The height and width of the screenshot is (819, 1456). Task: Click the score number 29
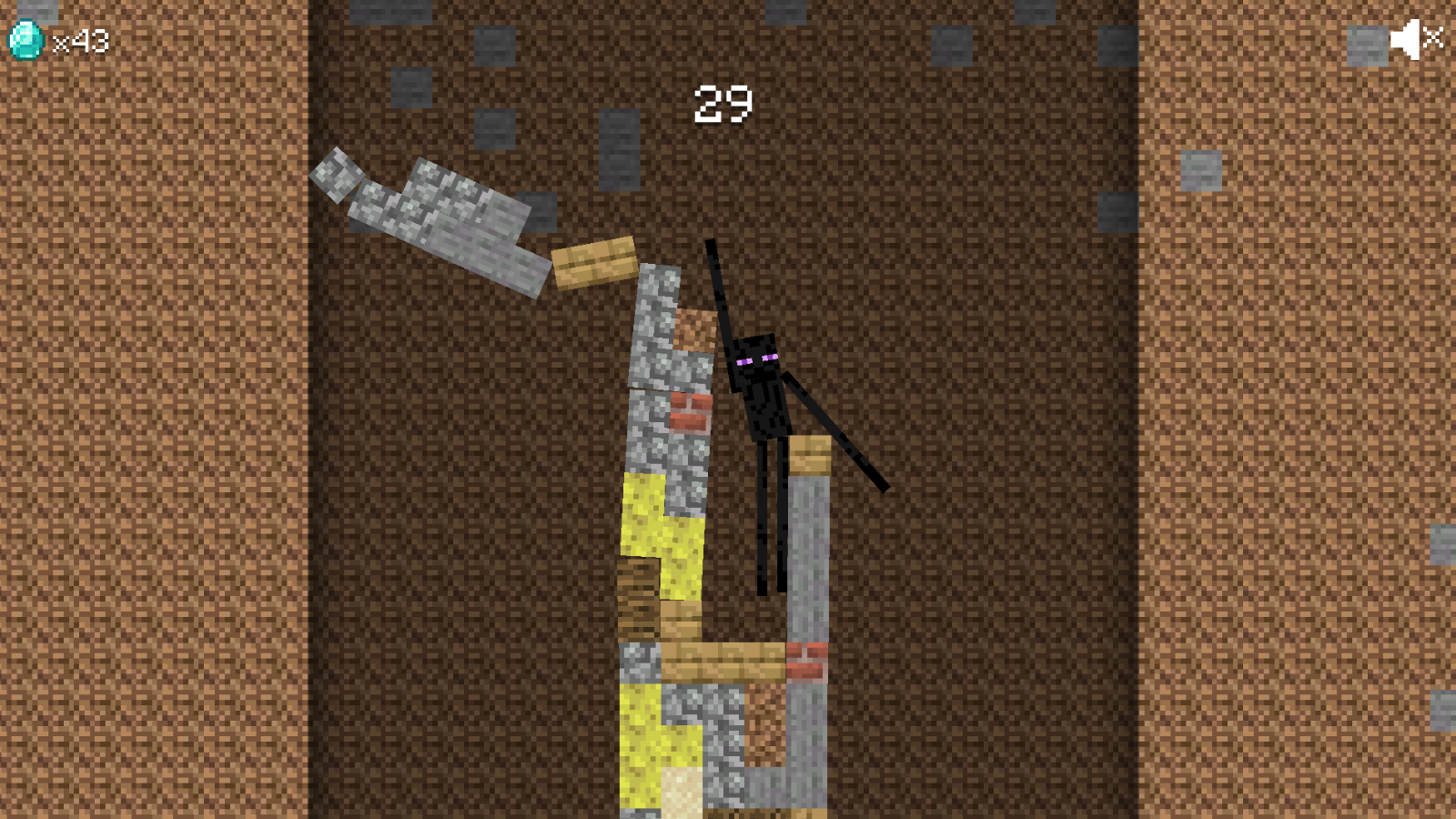click(x=723, y=103)
